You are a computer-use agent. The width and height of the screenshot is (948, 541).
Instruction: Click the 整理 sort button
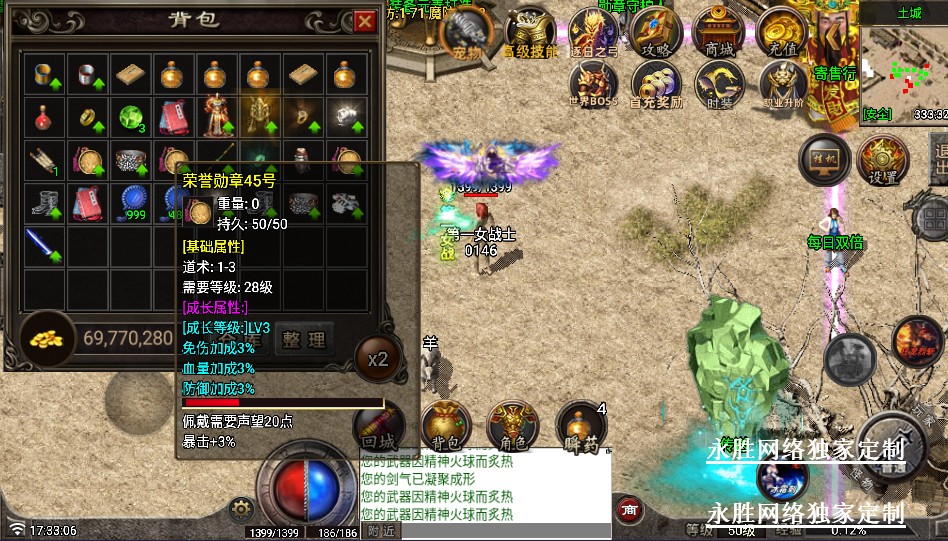pos(303,340)
